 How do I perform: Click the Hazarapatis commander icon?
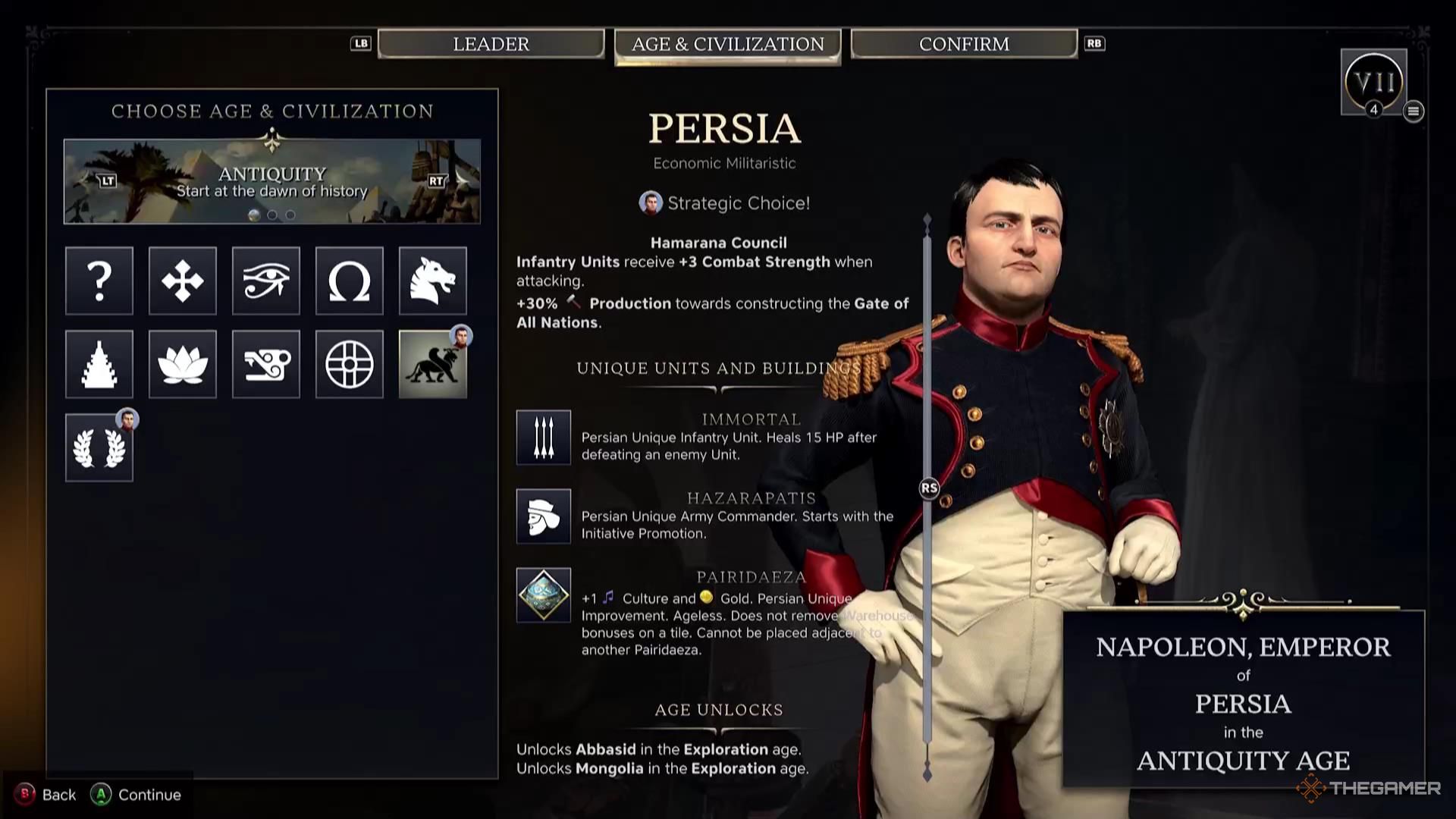pos(544,516)
